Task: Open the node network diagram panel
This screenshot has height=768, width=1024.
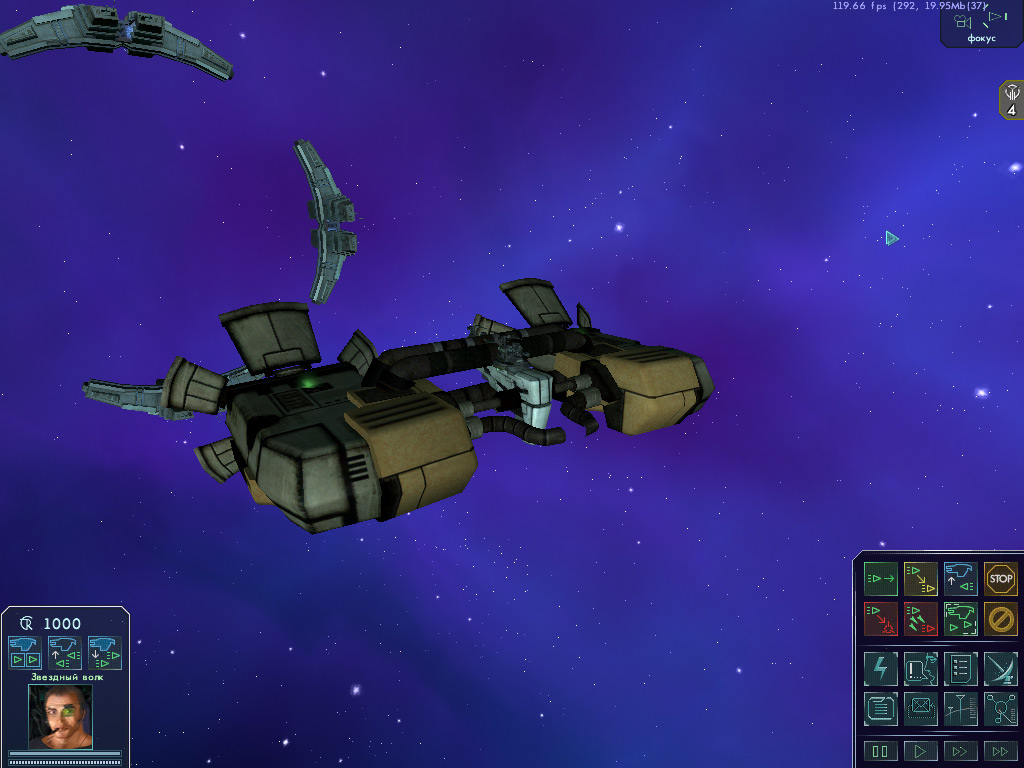Action: [1000, 709]
